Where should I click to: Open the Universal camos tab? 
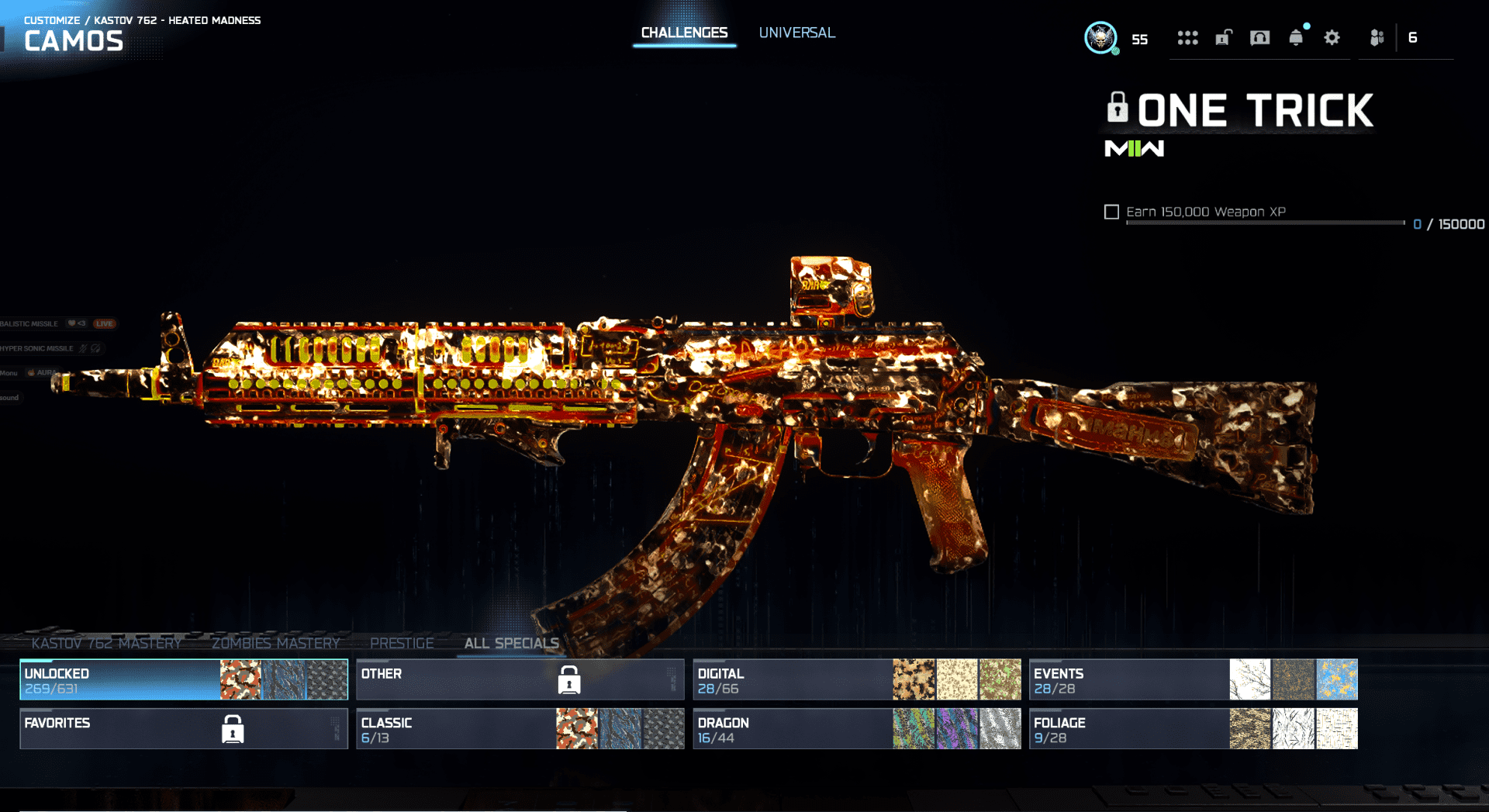(796, 33)
